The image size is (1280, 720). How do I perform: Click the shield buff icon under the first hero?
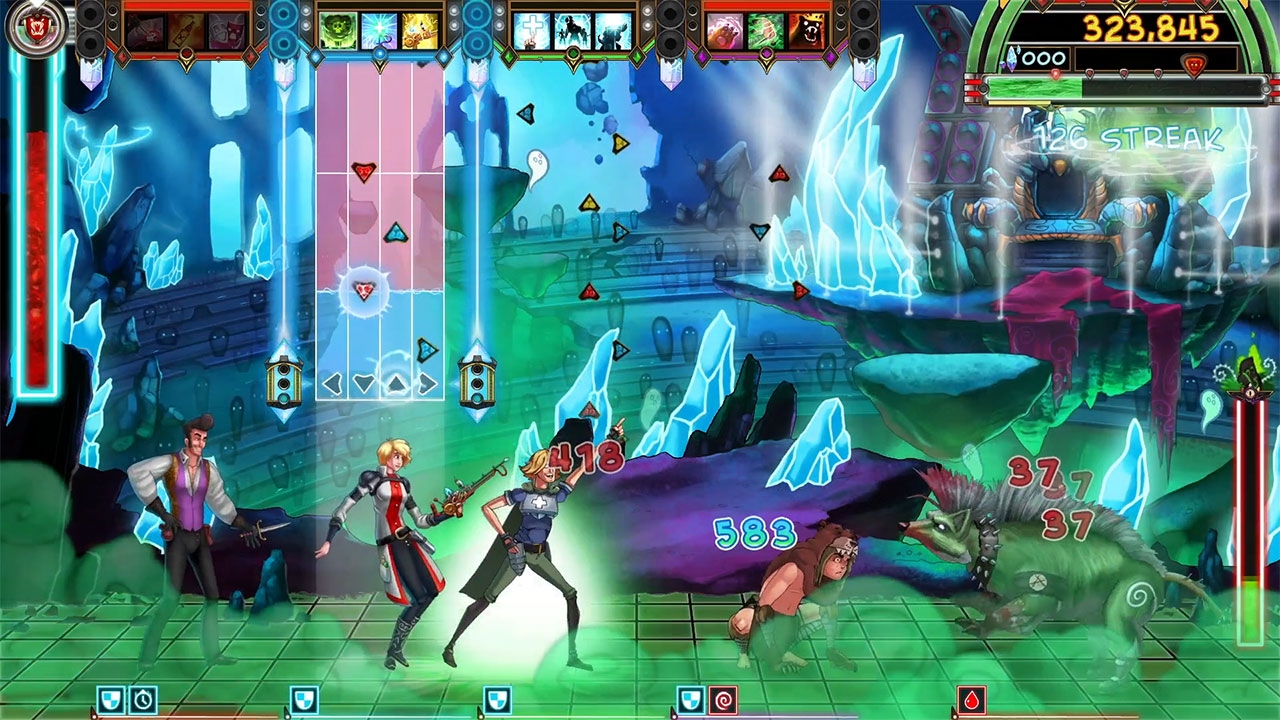coord(112,698)
